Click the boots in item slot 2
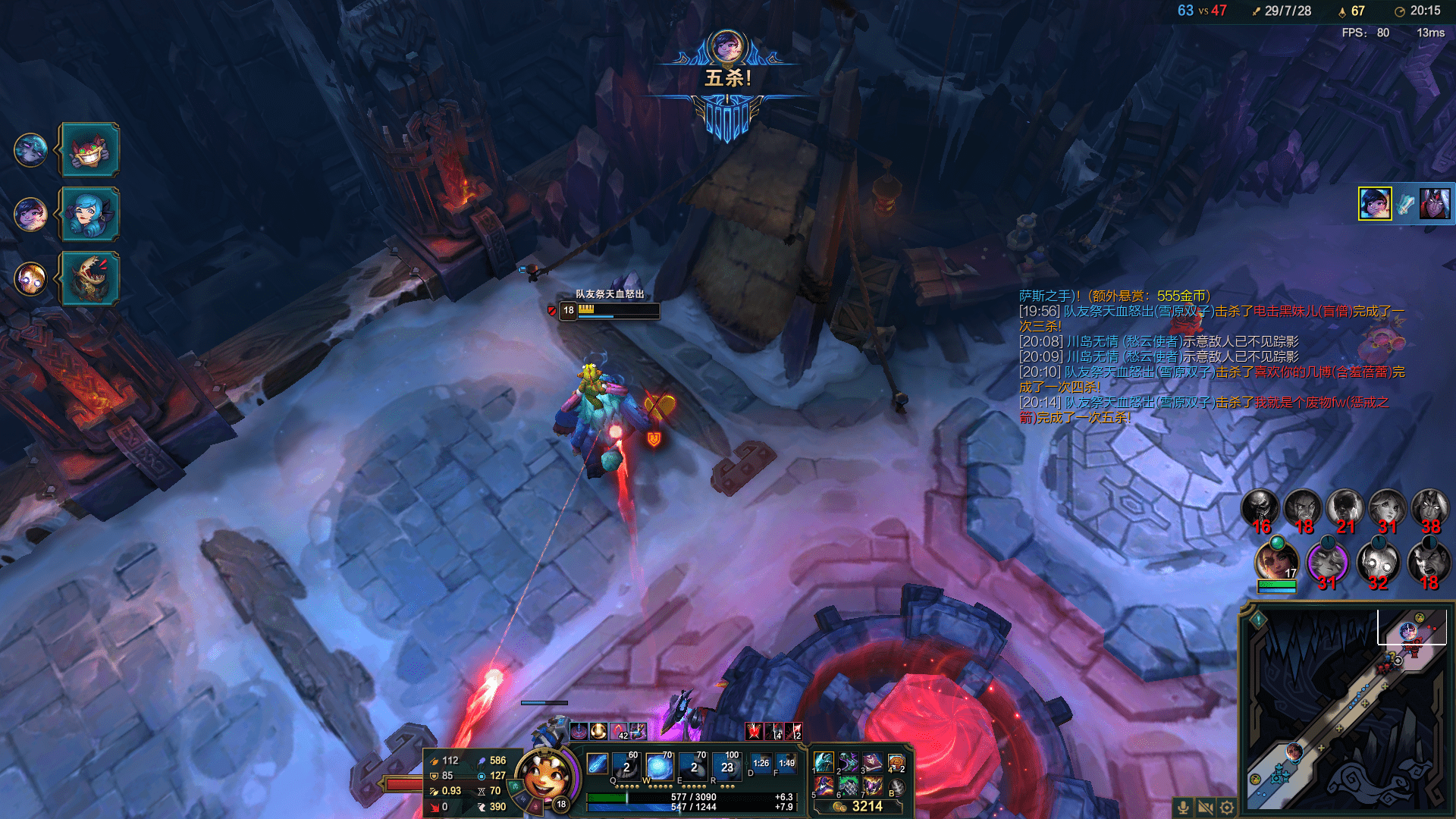 (x=849, y=761)
